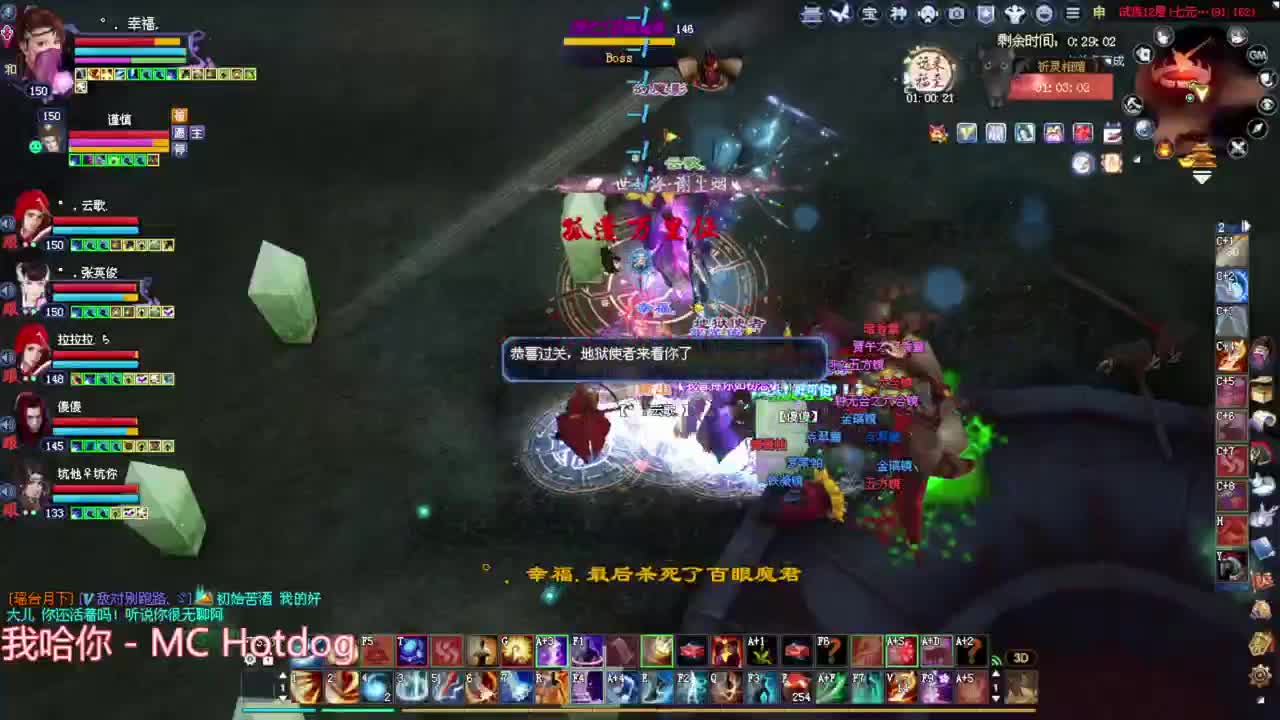1280x720 pixels.
Task: Toggle the 3D button near the bottom right
Action: click(x=1022, y=657)
